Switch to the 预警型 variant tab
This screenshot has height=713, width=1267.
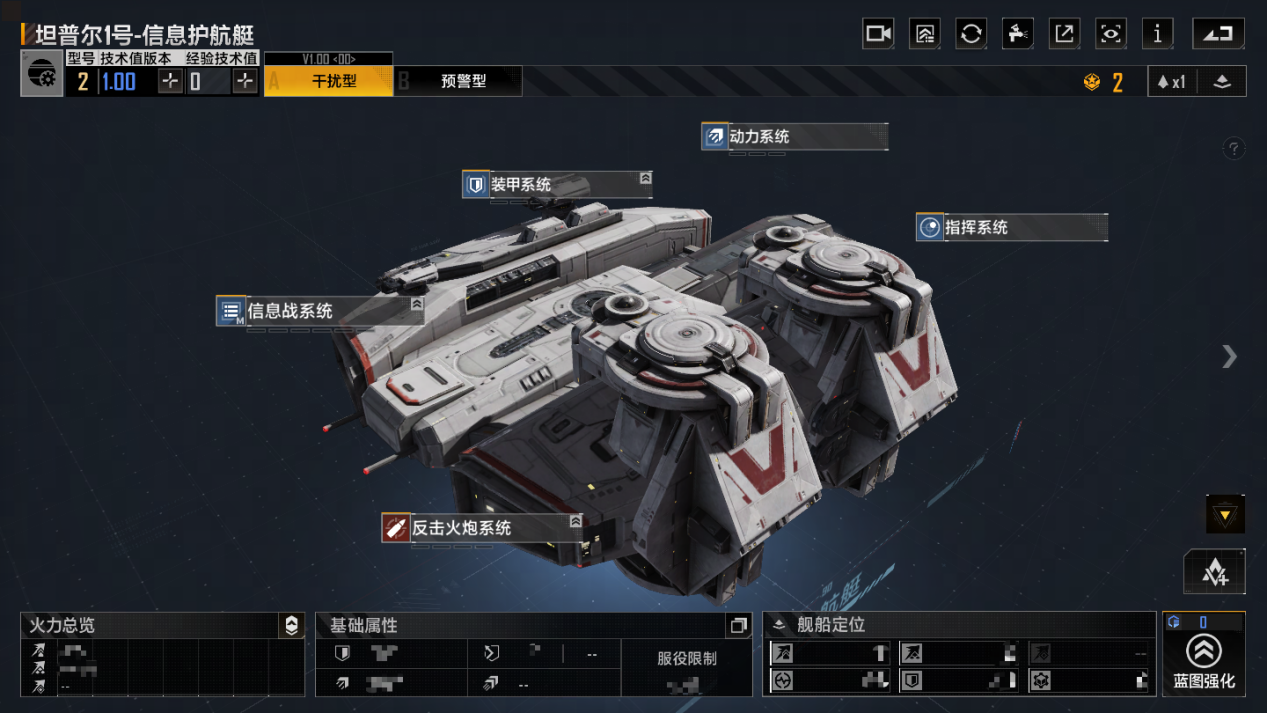[x=462, y=81]
